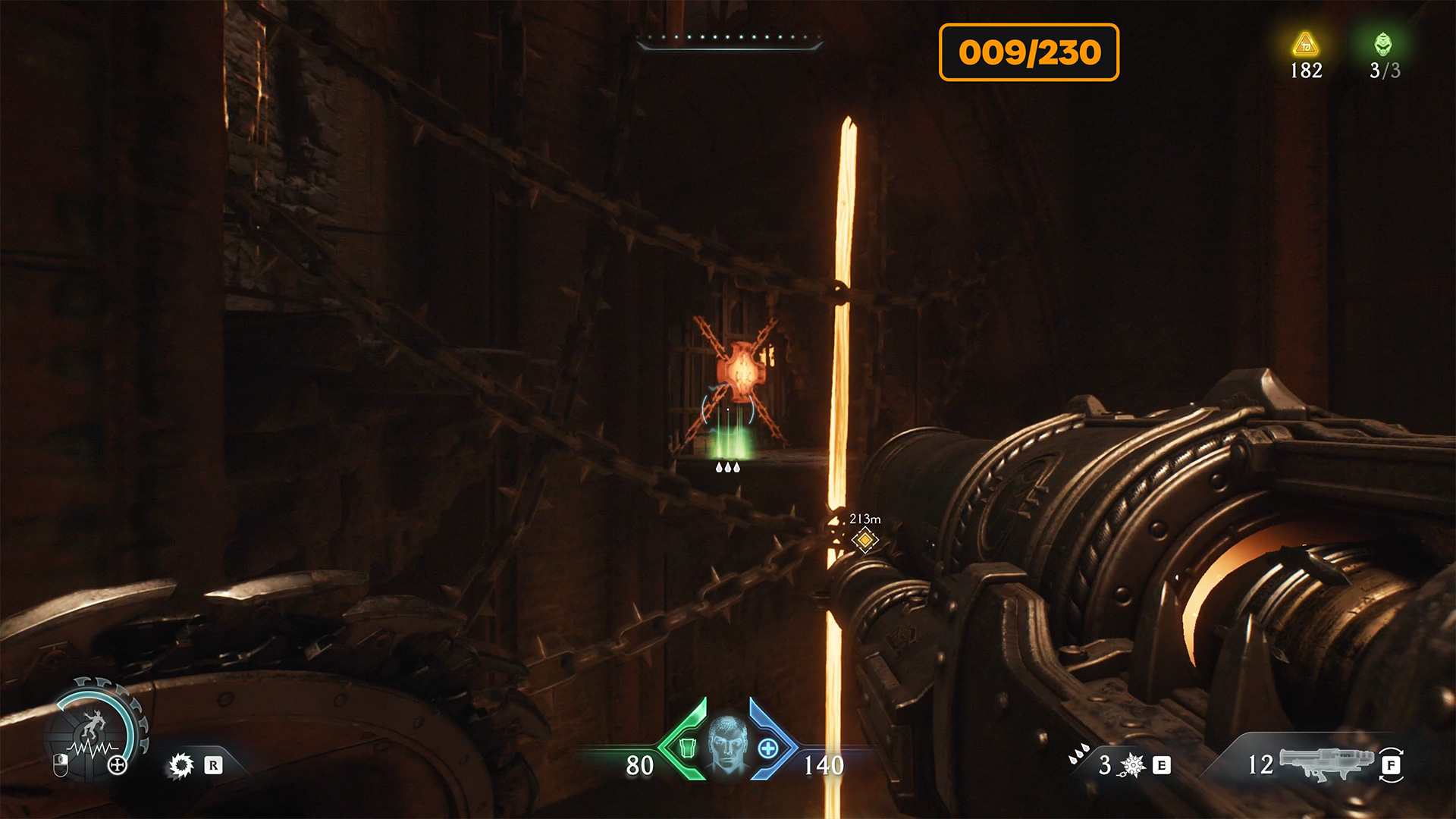Activate the spiked melee weapon icon
The width and height of the screenshot is (1456, 819).
tap(1133, 765)
